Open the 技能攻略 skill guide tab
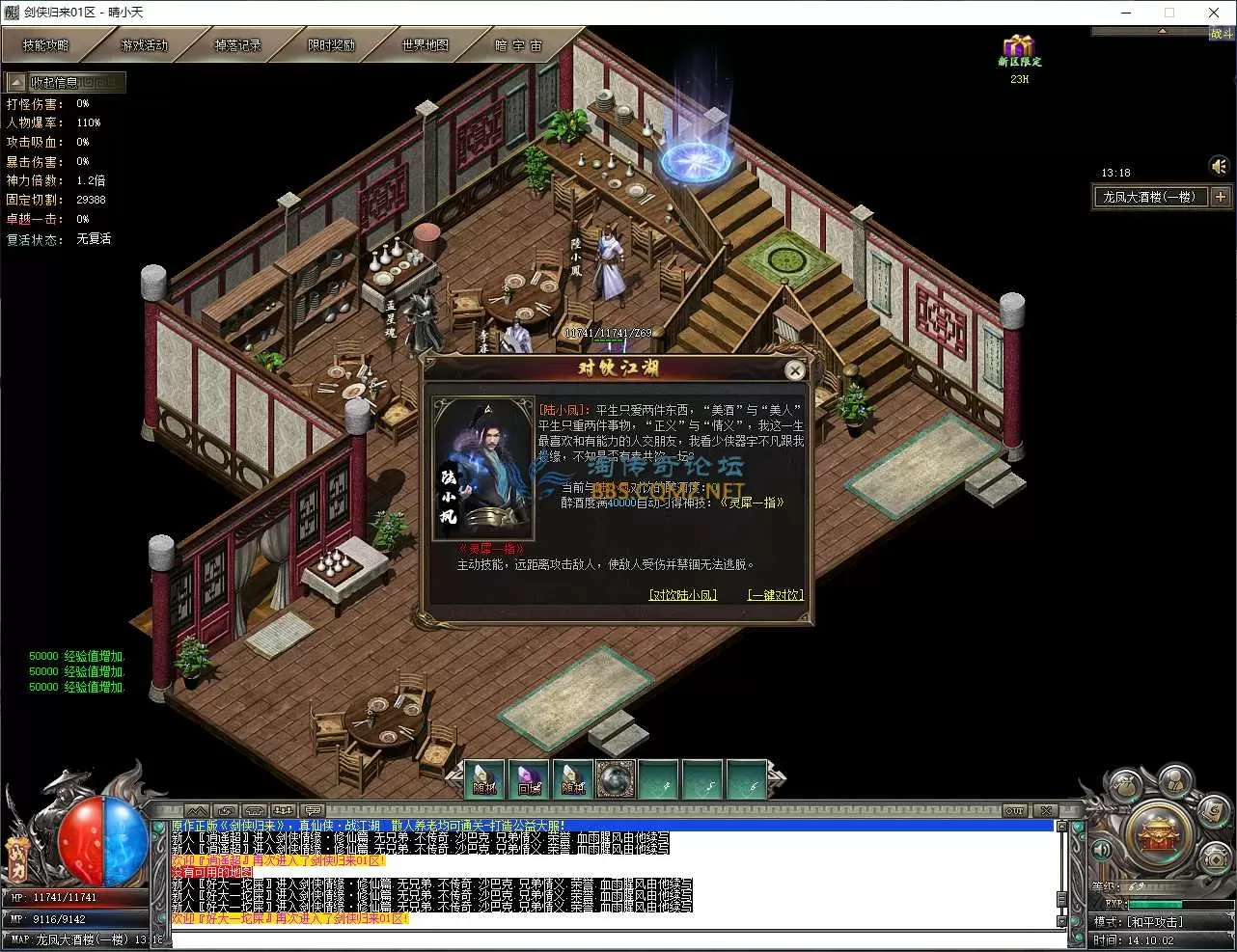1237x952 pixels. pos(46,45)
